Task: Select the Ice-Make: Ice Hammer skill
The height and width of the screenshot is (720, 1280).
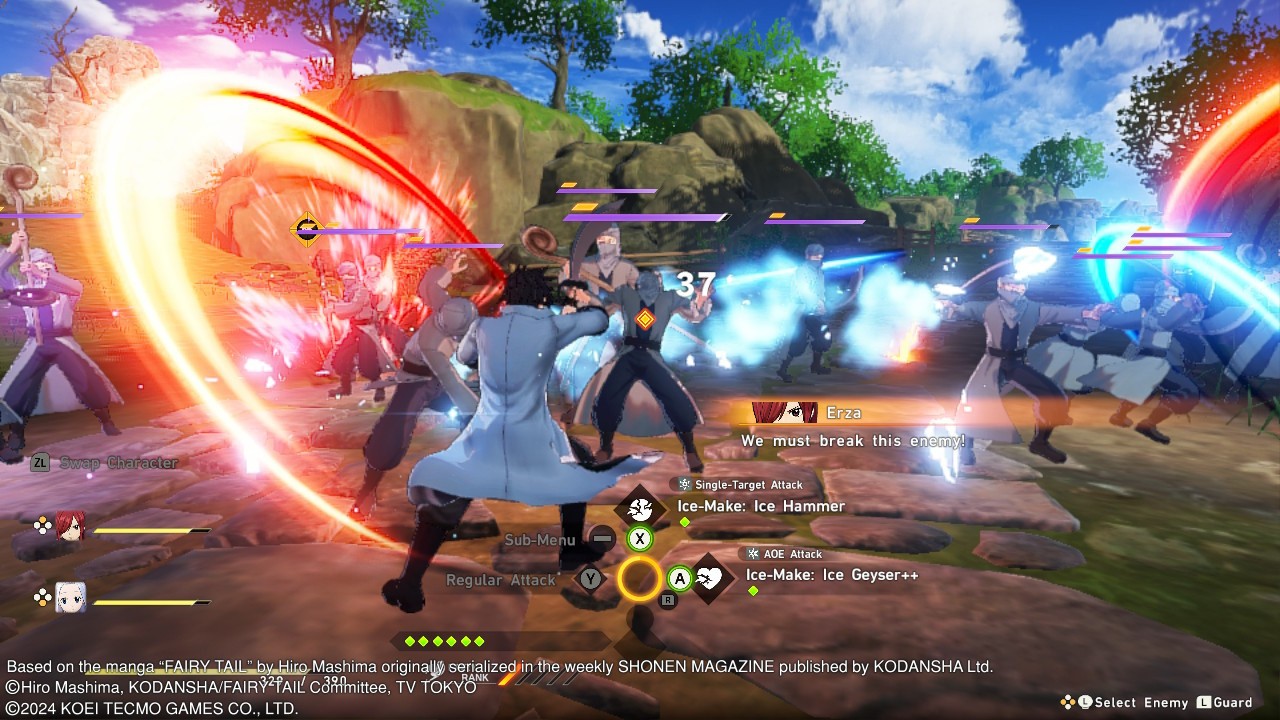Action: click(x=760, y=506)
